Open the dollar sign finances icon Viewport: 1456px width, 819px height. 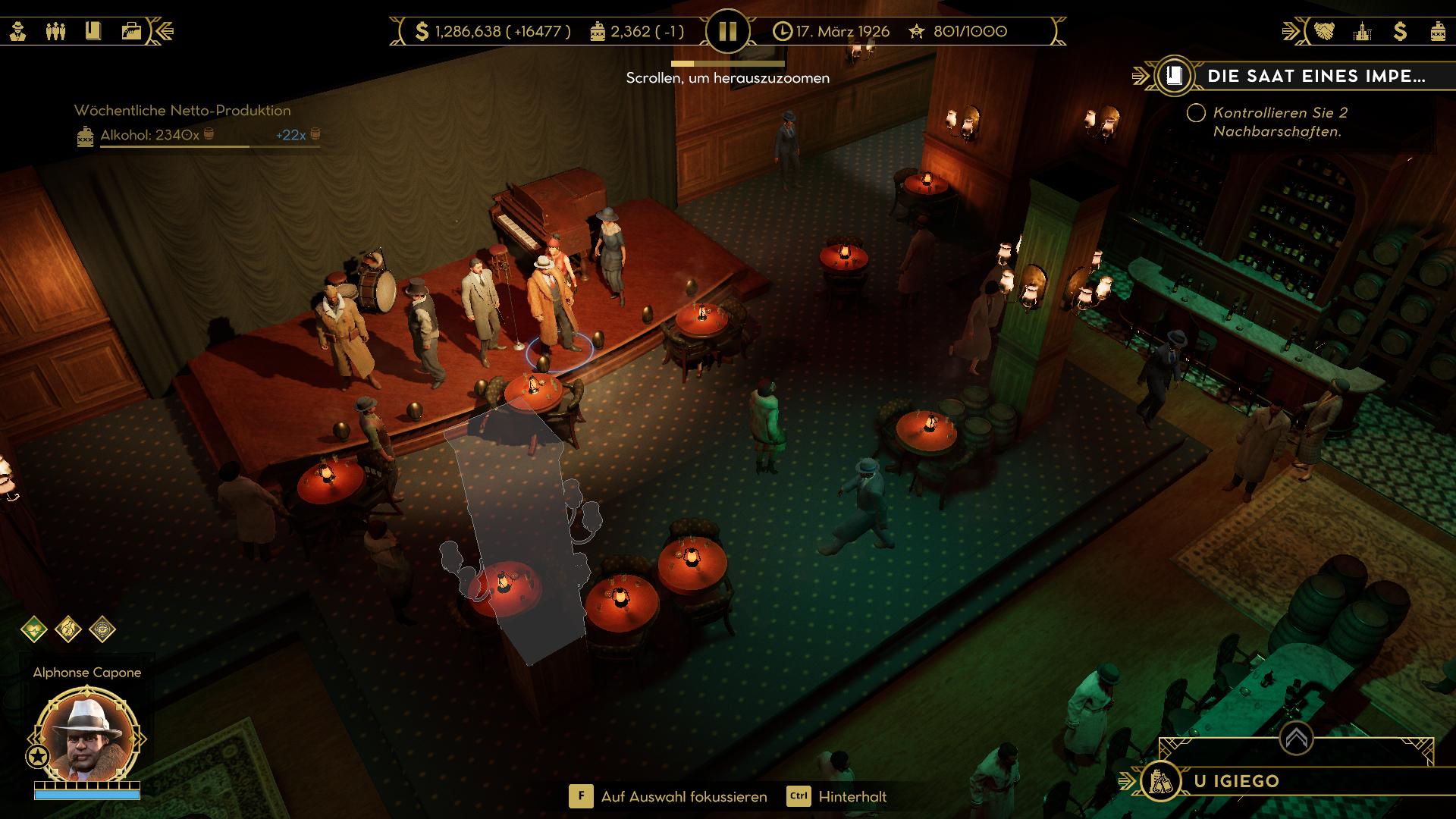pos(1400,31)
